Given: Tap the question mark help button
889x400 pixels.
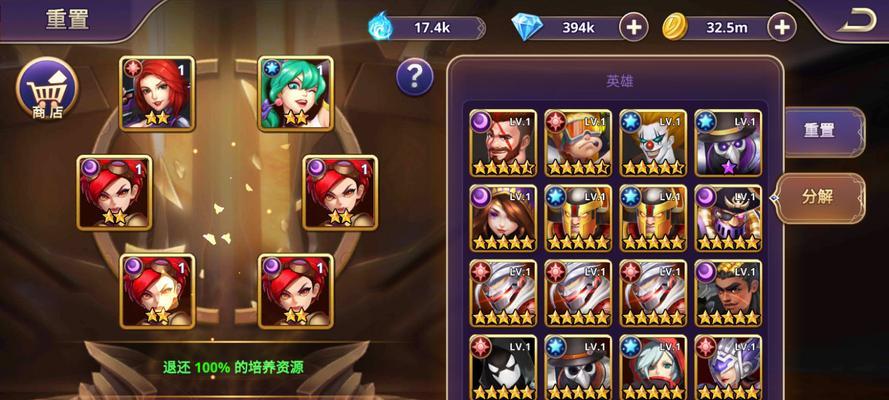Looking at the screenshot, I should (414, 76).
